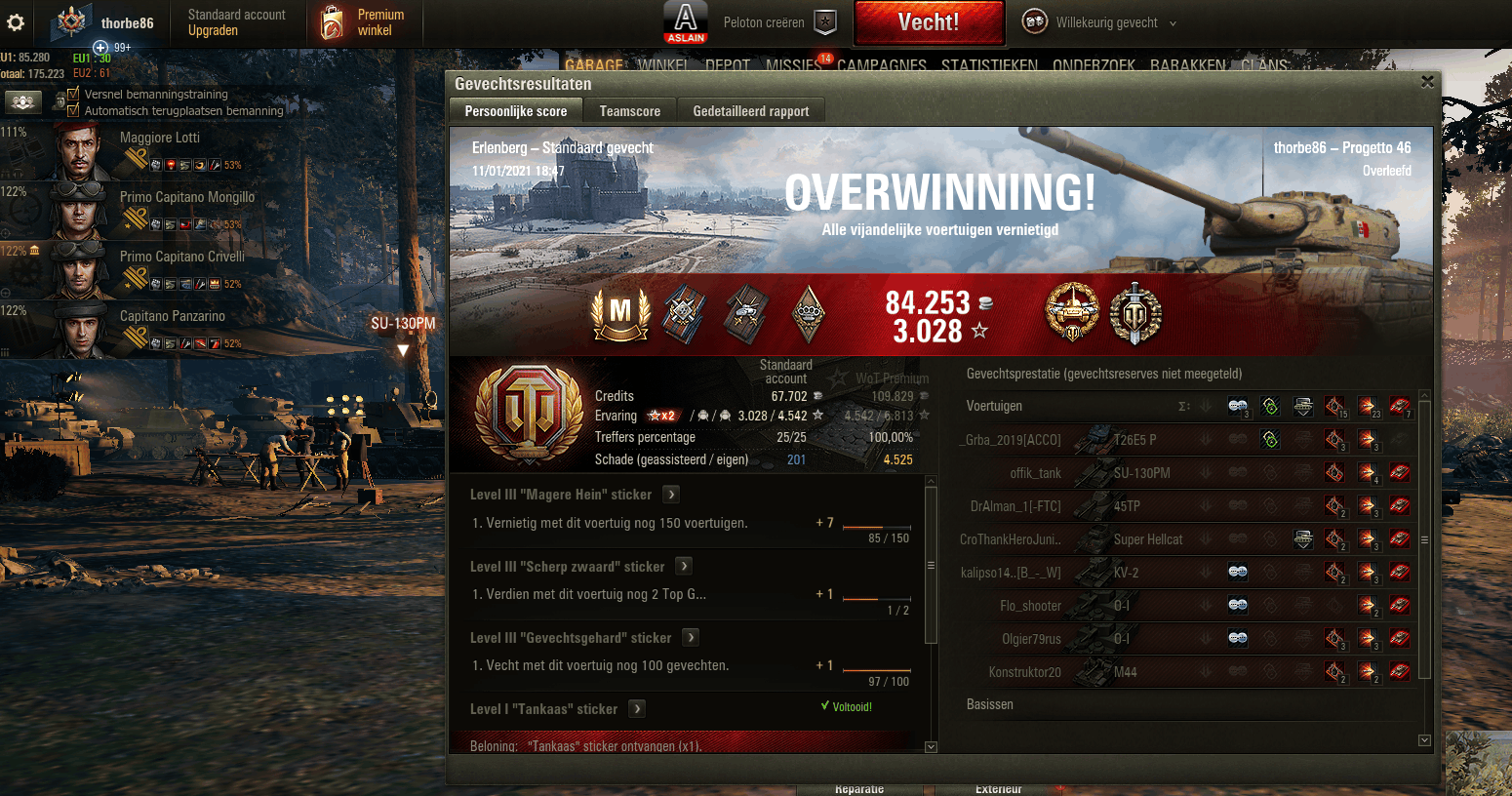Select the spotting damage icon for _Grba_2019
The height and width of the screenshot is (796, 1512).
pos(1271,440)
